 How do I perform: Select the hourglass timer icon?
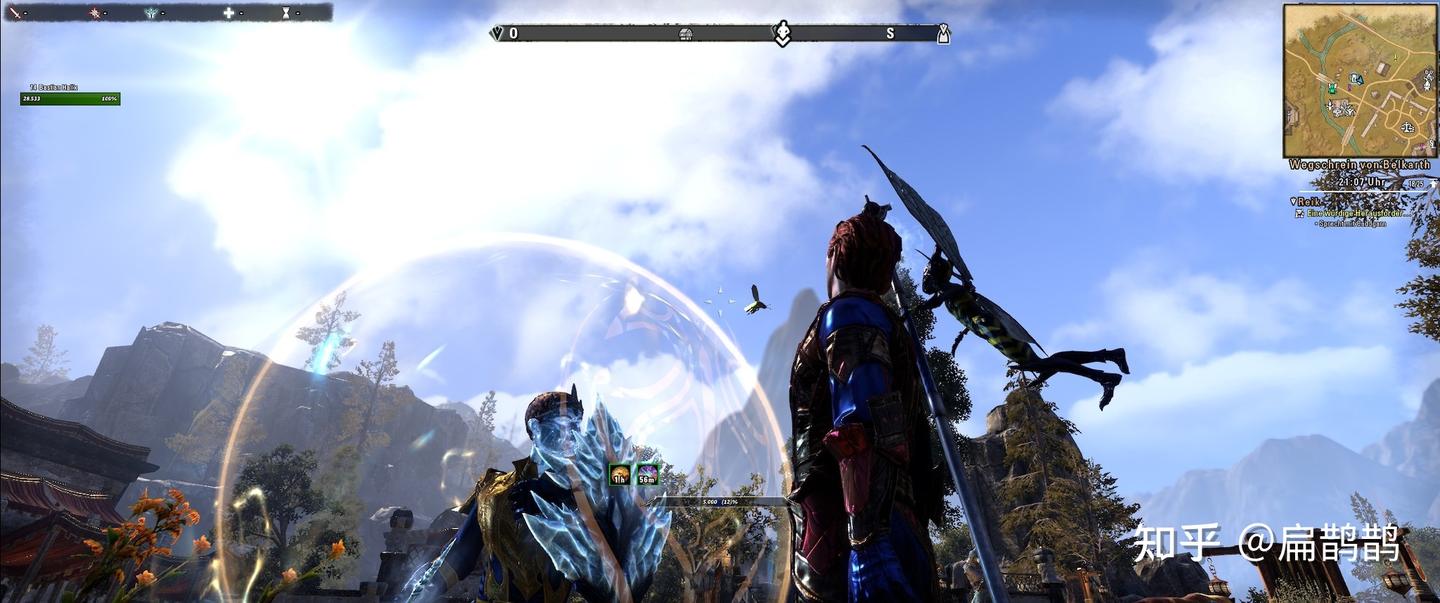286,13
